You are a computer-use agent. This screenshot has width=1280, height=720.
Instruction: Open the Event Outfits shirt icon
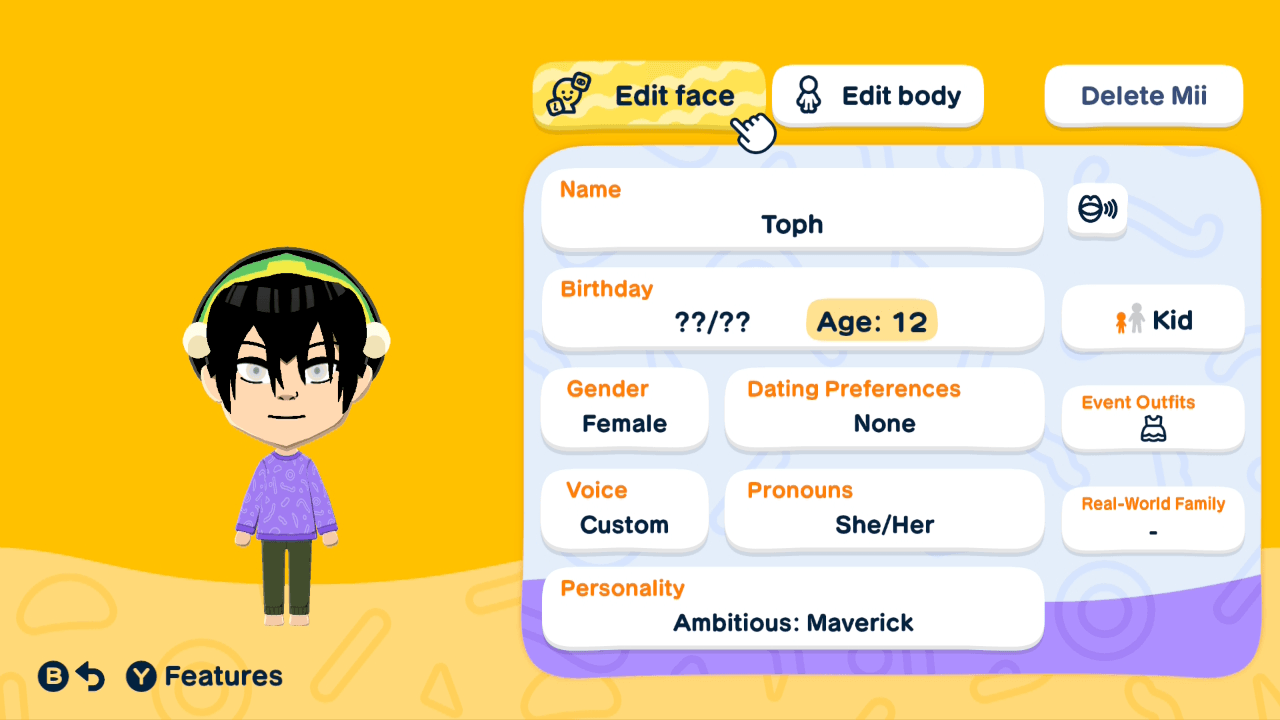point(1152,428)
